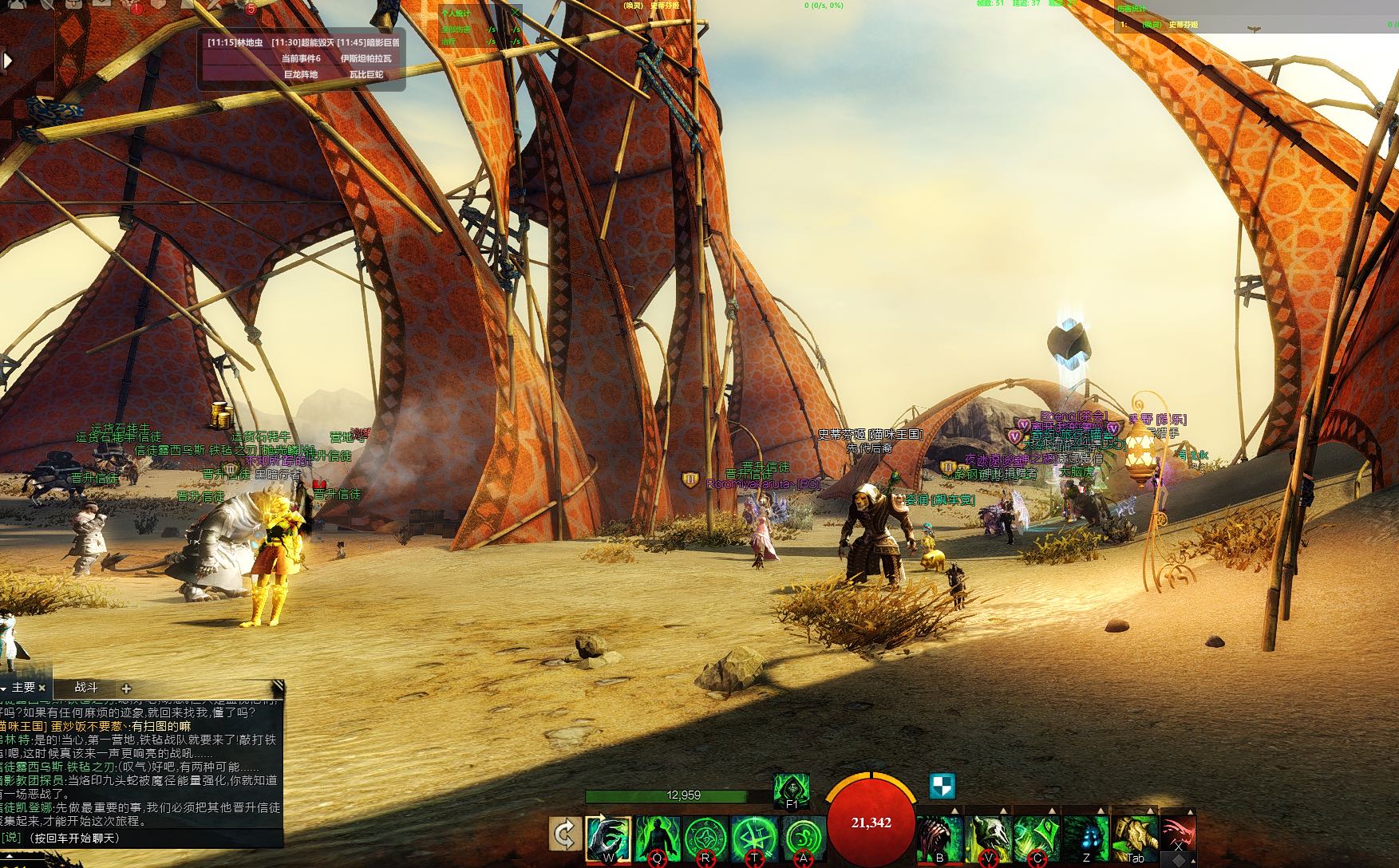Image resolution: width=1399 pixels, height=868 pixels.
Task: Activate the grasping hand weapon skill
Action: click(608, 838)
